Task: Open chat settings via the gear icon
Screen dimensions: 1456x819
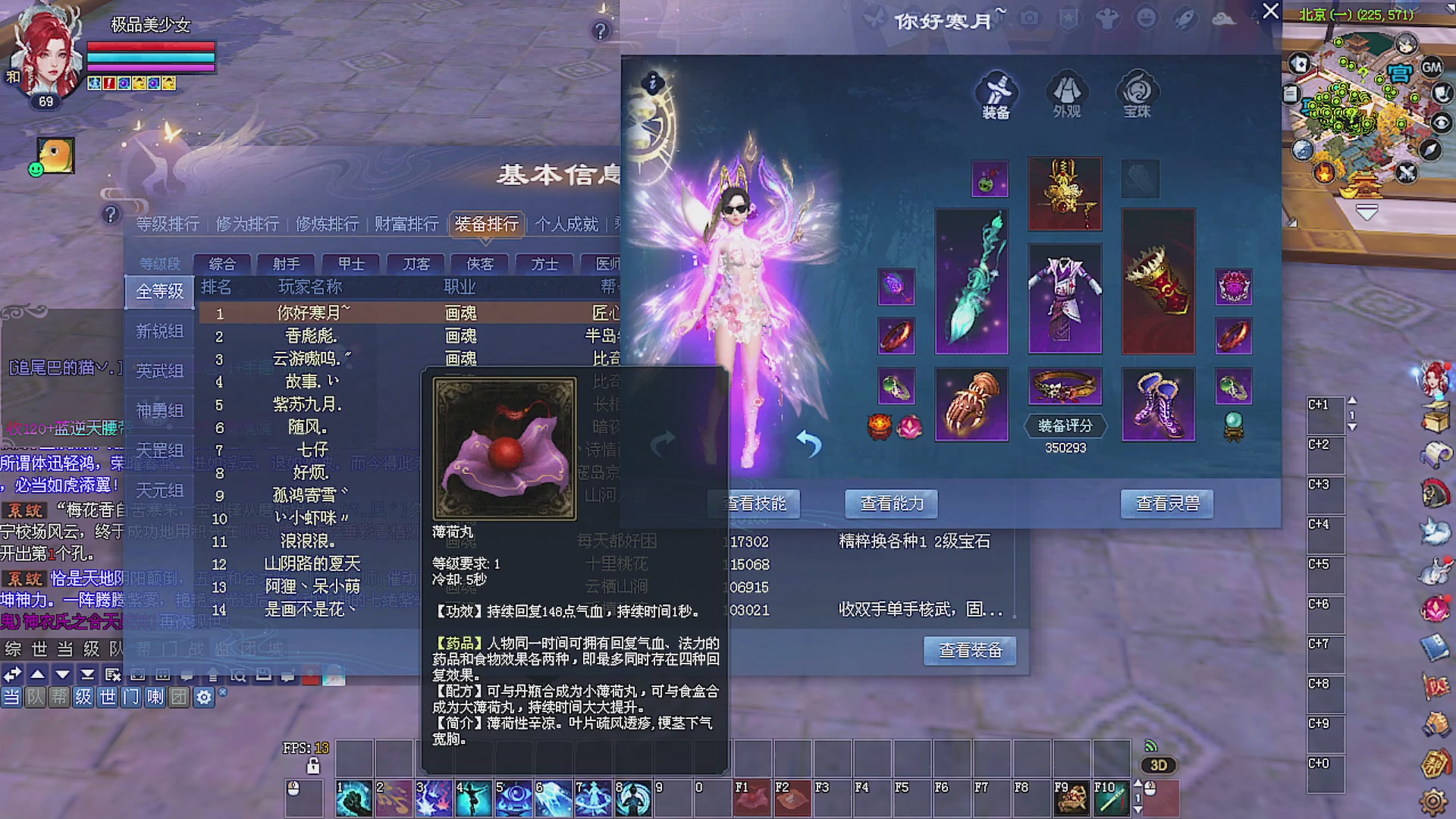Action: 202,698
